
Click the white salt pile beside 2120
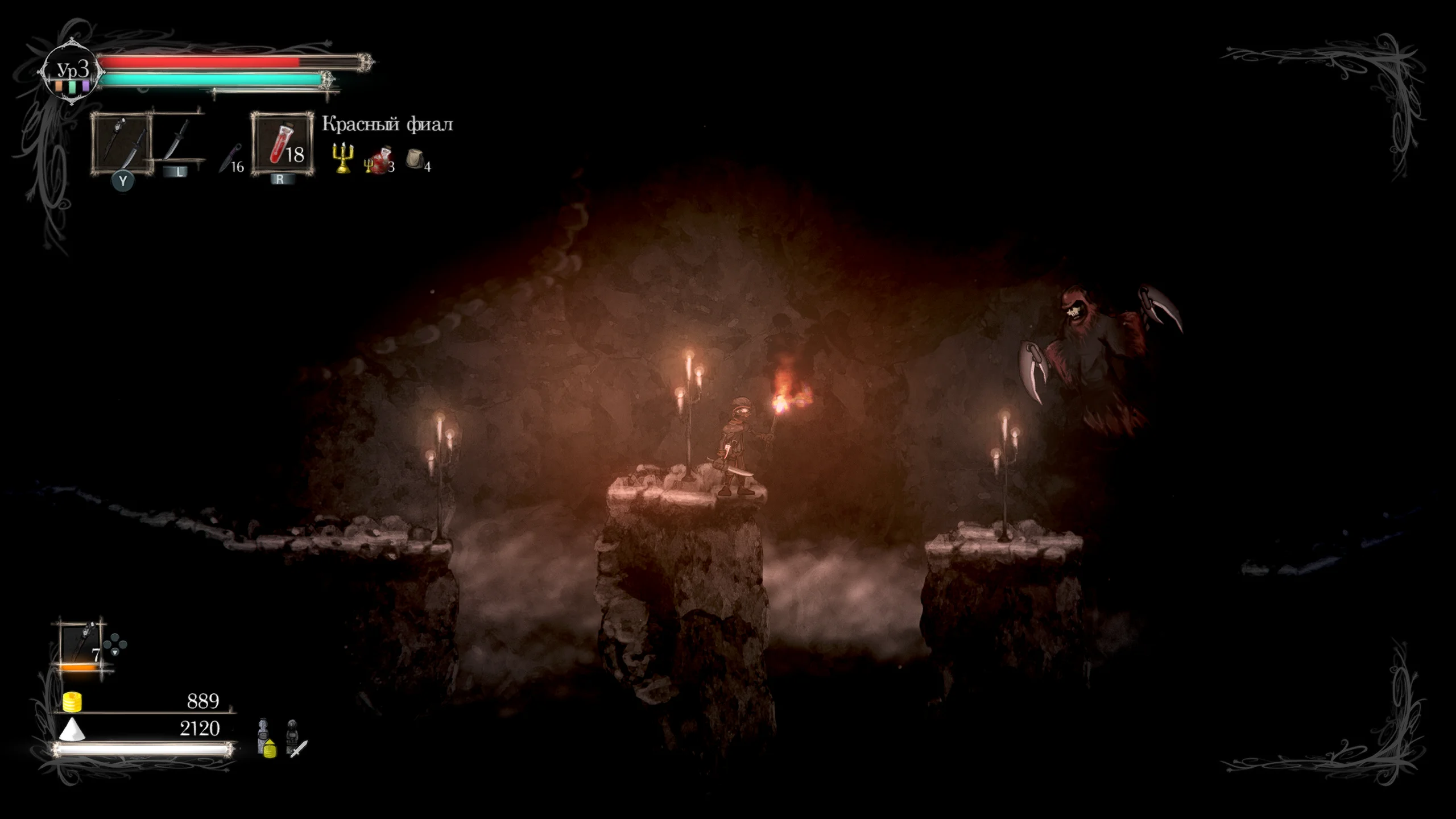point(72,731)
